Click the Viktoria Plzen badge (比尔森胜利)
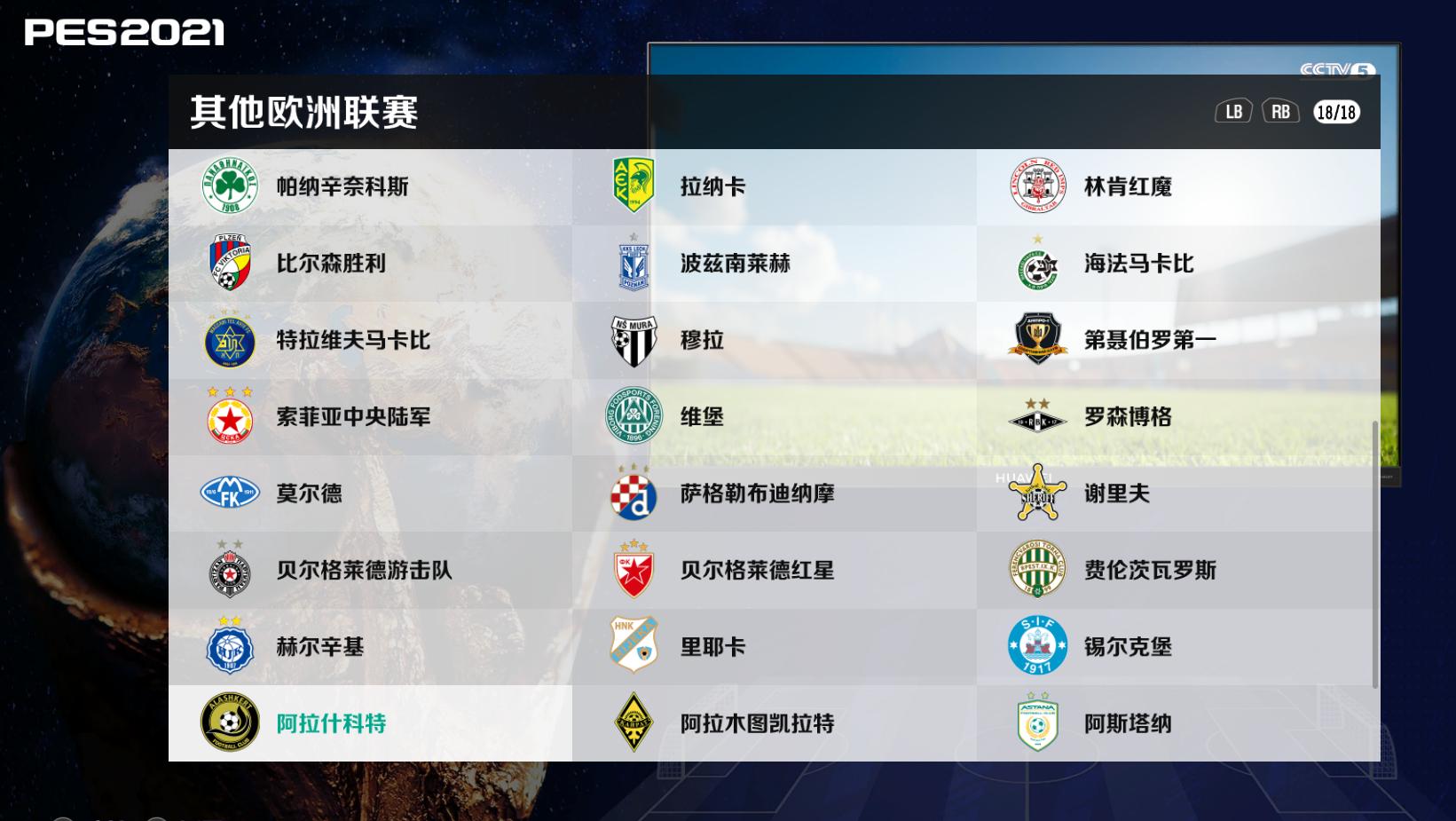Image resolution: width=1456 pixels, height=821 pixels. [x=231, y=264]
